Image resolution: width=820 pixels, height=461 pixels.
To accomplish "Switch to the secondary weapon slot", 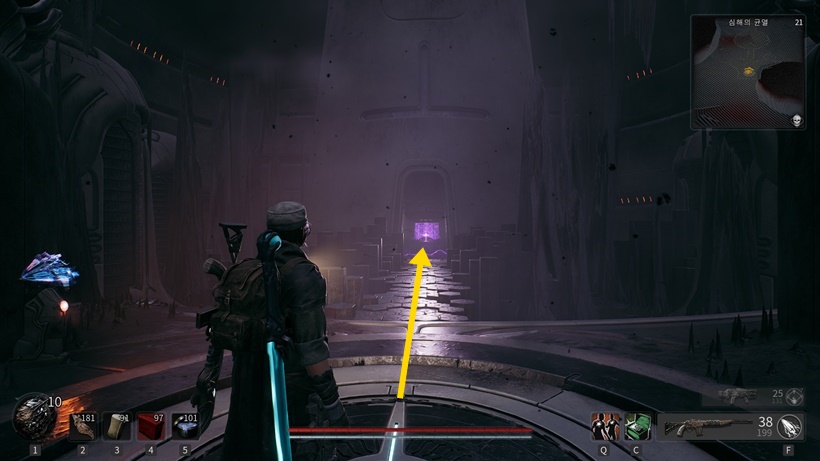I will (742, 396).
